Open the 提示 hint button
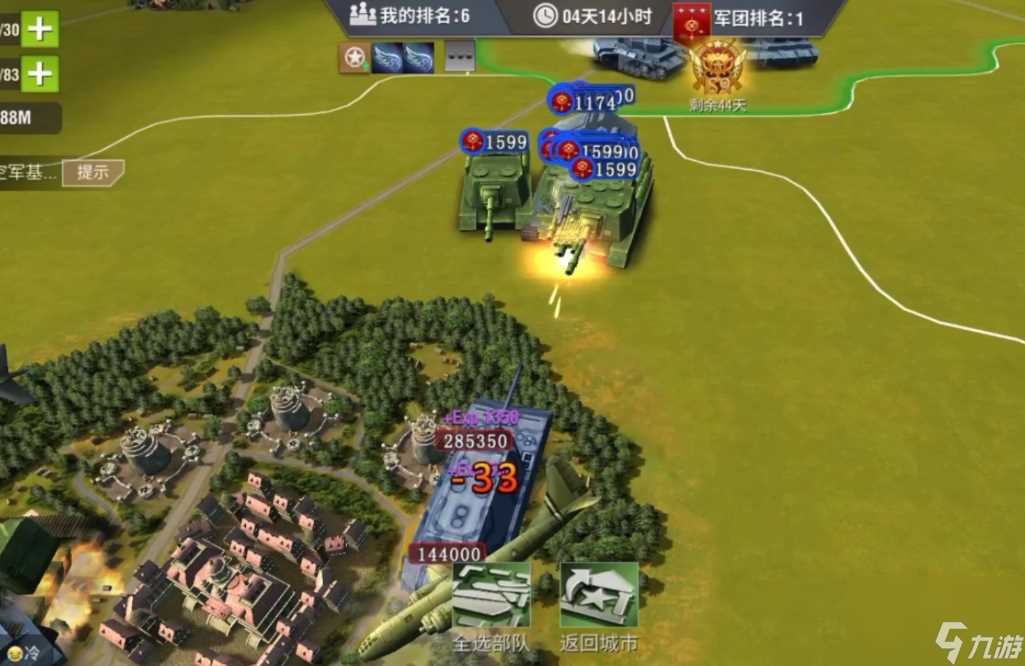Screen dimensions: 1025x666 (x=93, y=172)
